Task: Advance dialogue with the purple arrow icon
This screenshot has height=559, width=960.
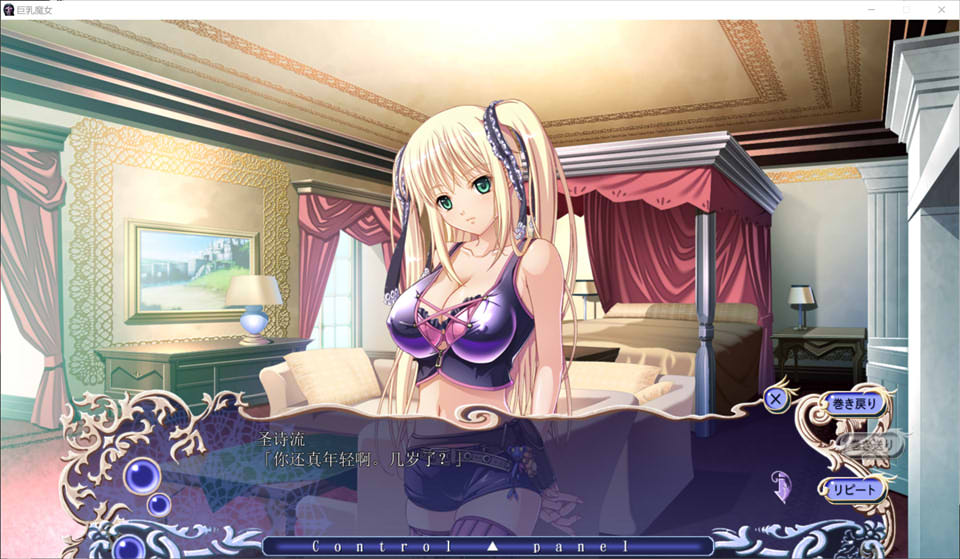Action: pos(782,488)
